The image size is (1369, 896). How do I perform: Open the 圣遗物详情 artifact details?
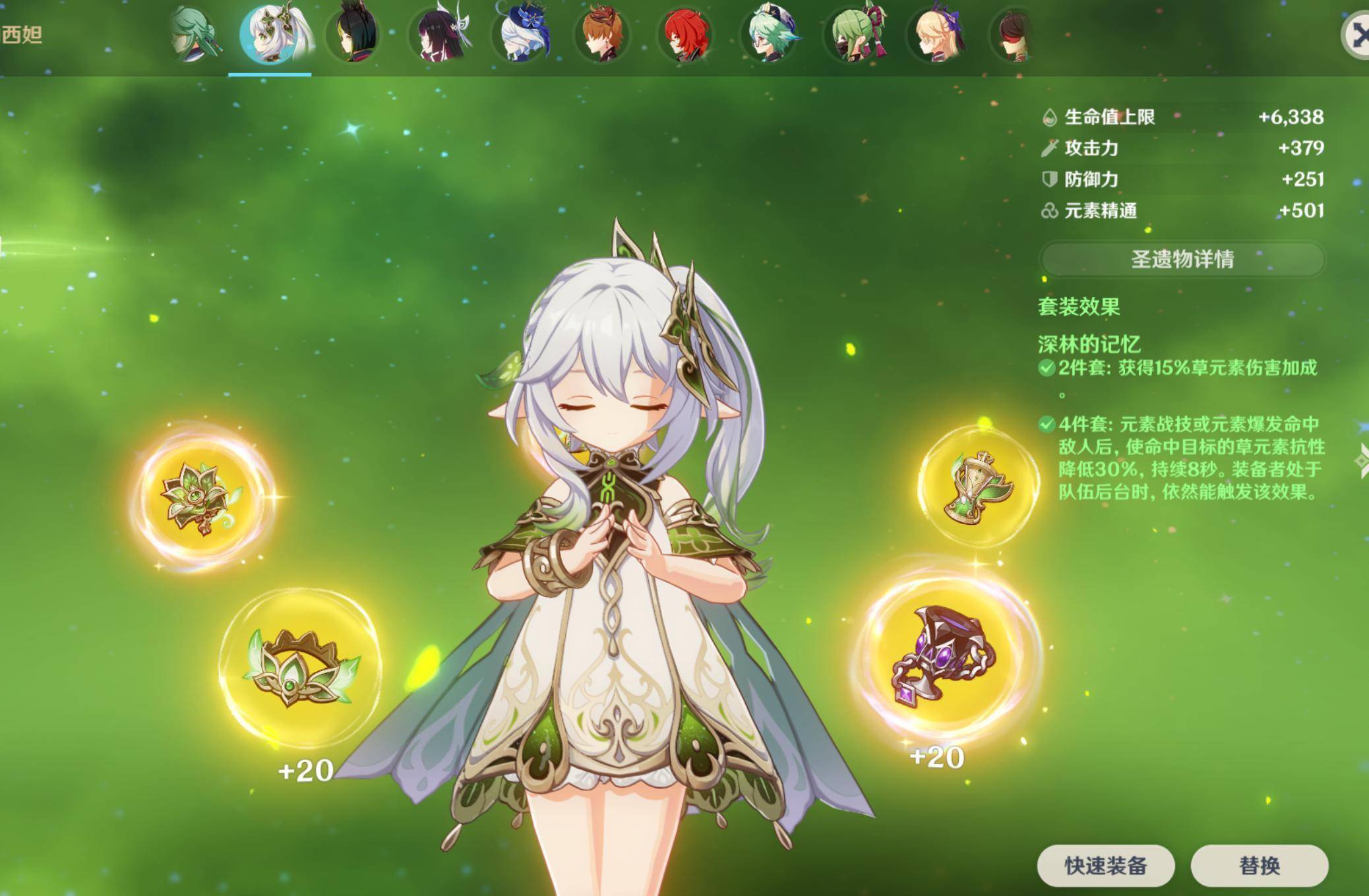click(x=1182, y=259)
